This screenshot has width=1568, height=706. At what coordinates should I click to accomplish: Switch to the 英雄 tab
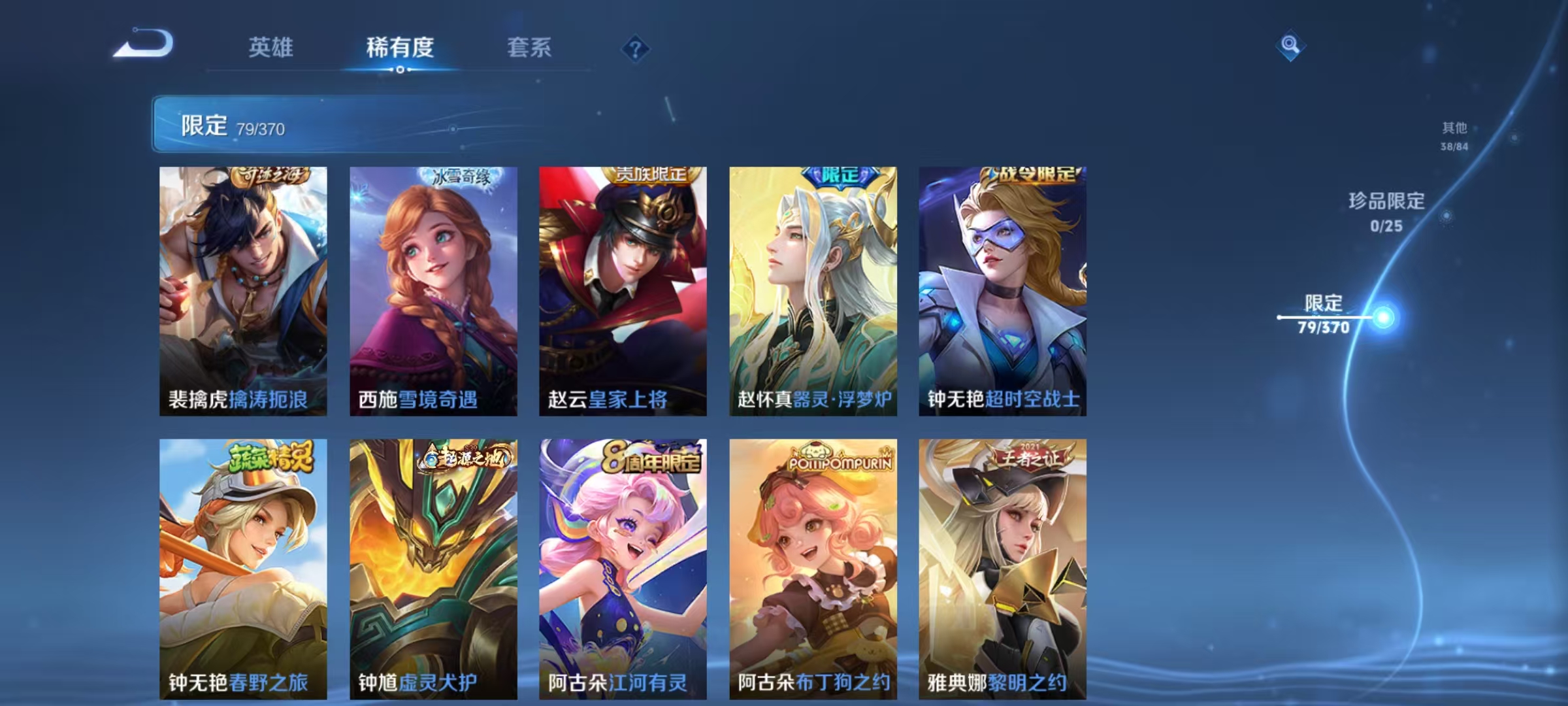pyautogui.click(x=272, y=47)
